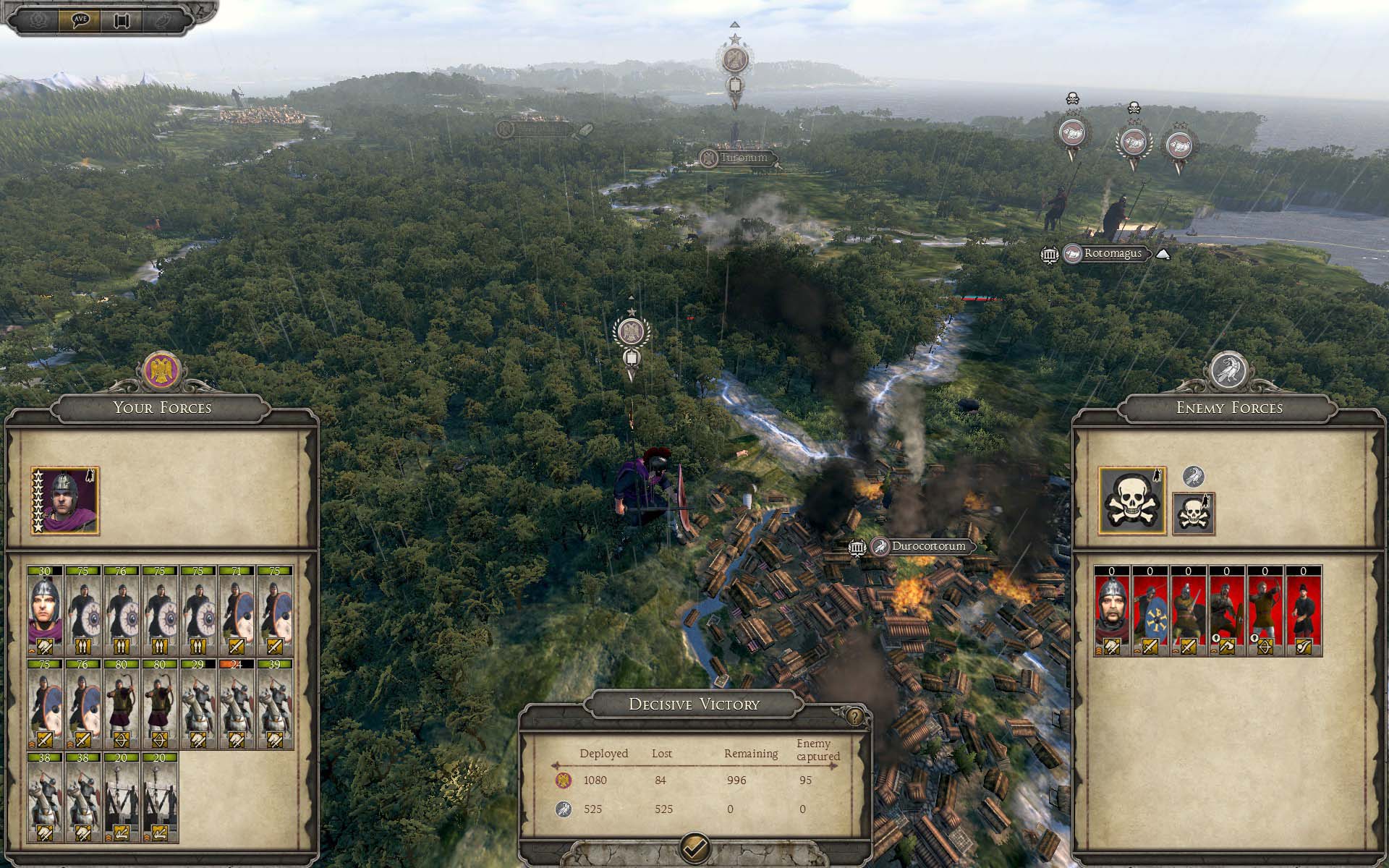Open the help question mark on the results panel
The image size is (1389, 868).
(855, 717)
